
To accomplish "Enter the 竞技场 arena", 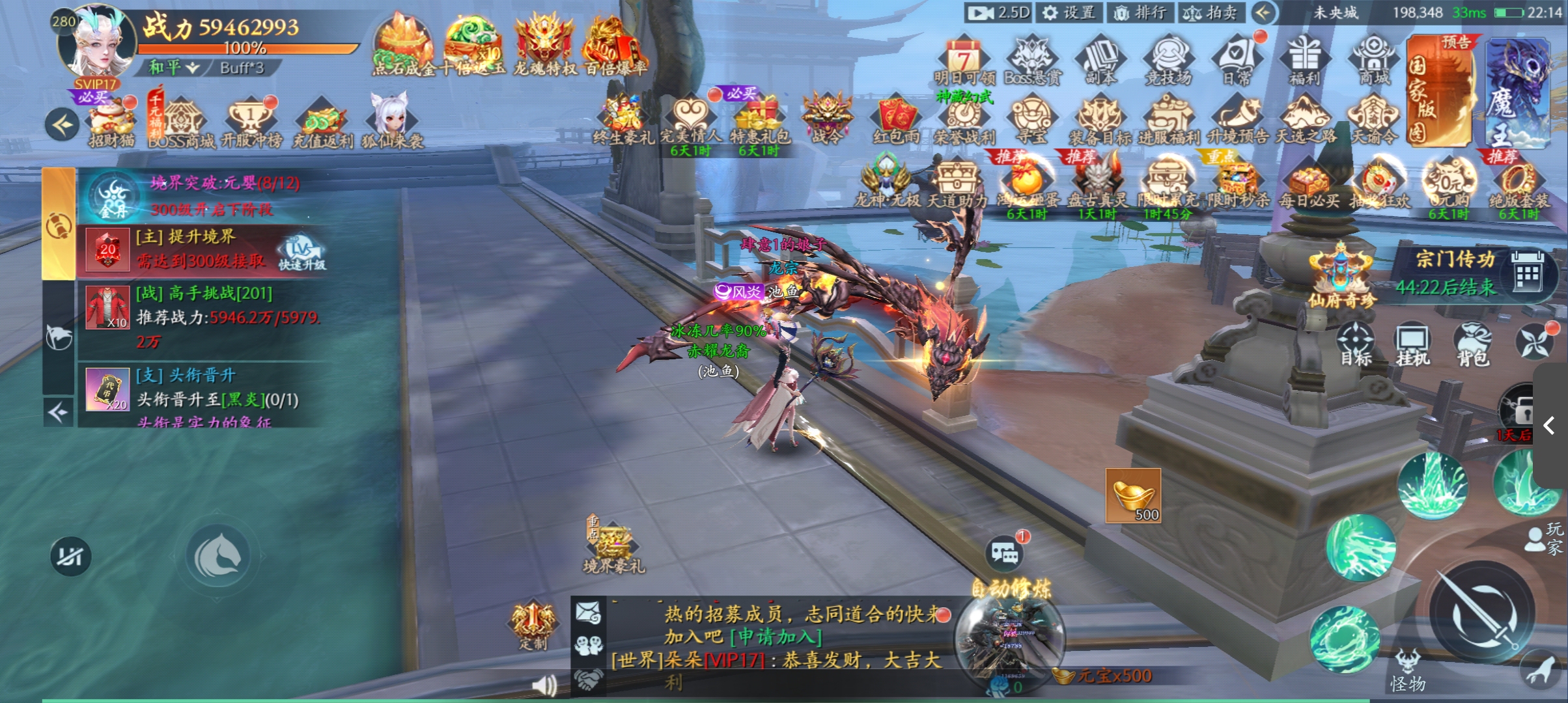I will (1168, 61).
